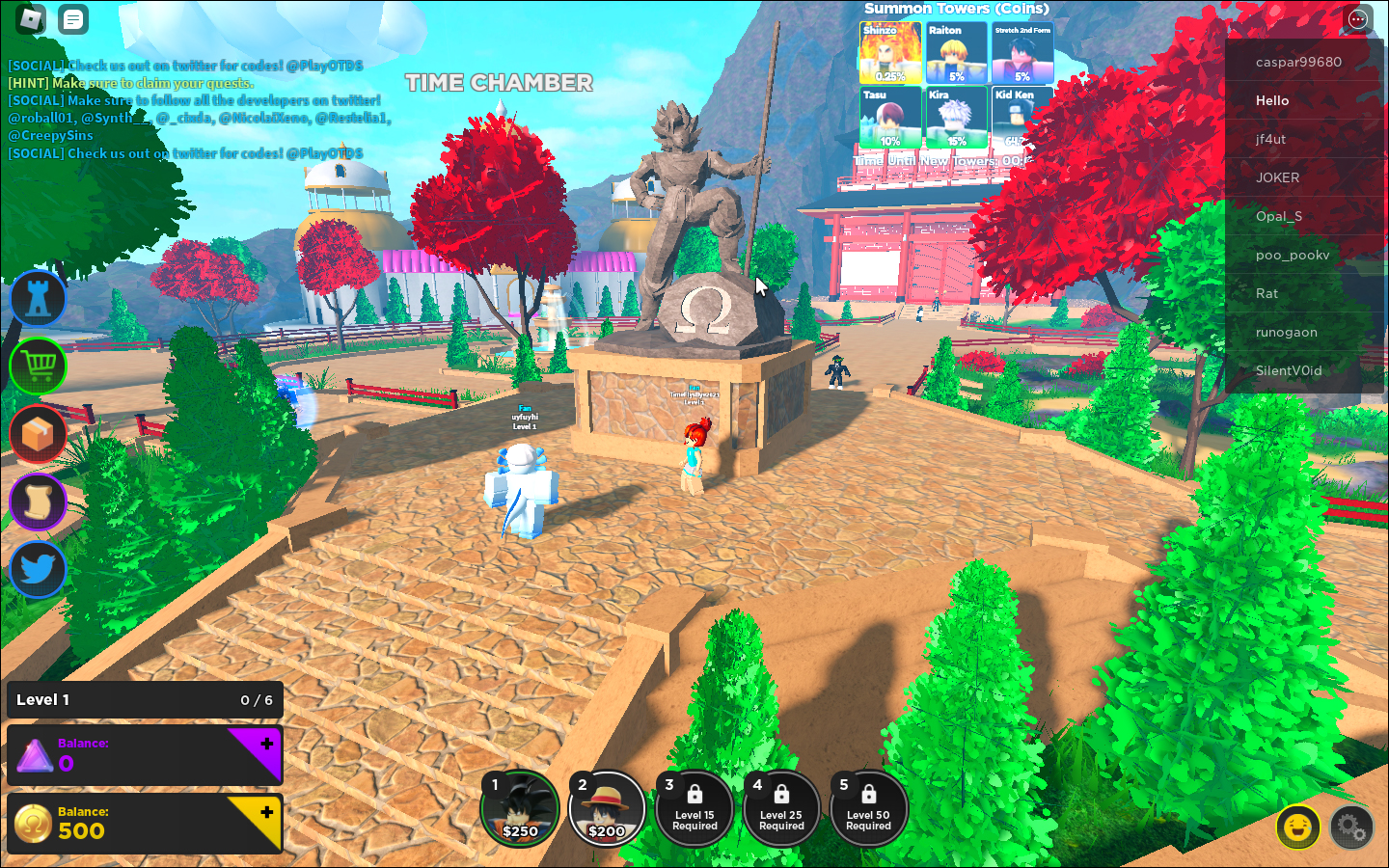Image resolution: width=1389 pixels, height=868 pixels.
Task: Select the Tasu summon tower card
Action: (890, 115)
